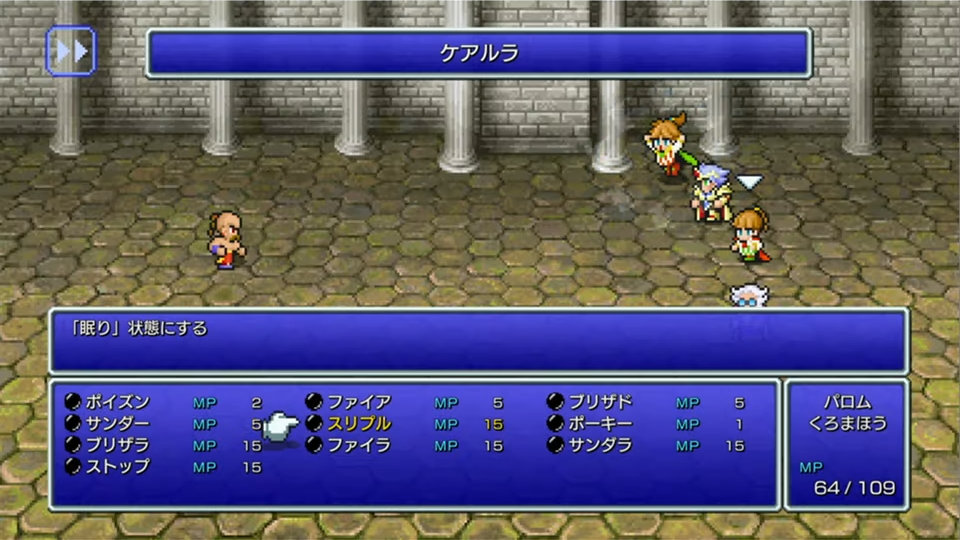
Task: Select the ポイズン spell
Action: [x=118, y=402]
